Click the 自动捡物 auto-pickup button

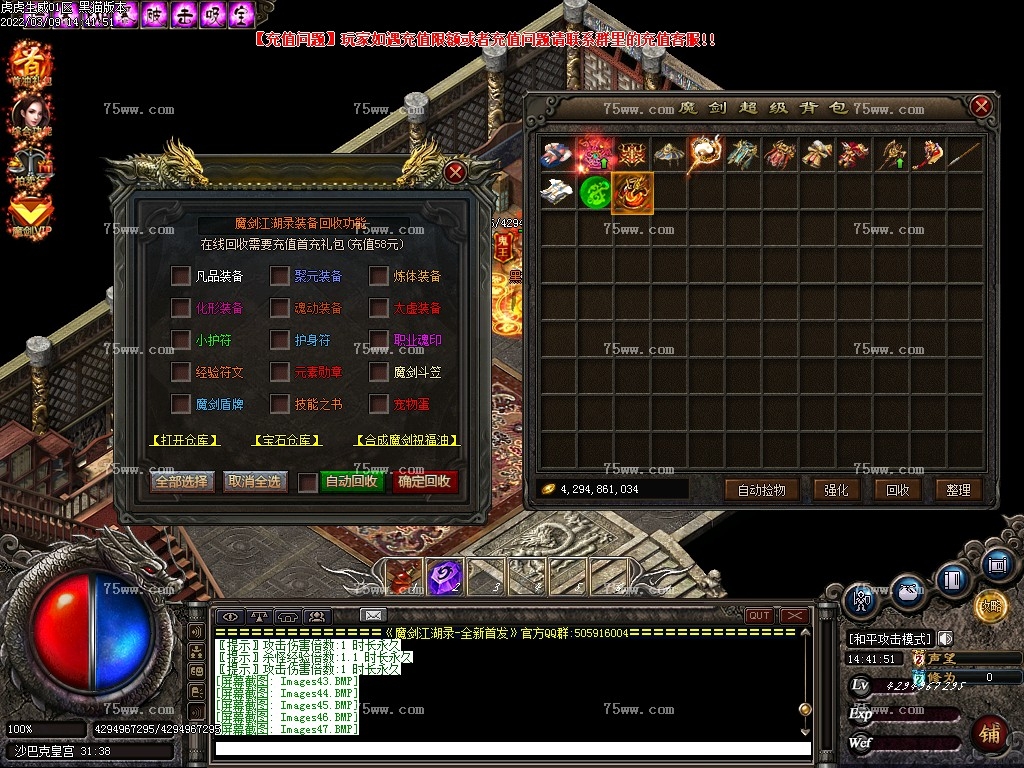767,490
